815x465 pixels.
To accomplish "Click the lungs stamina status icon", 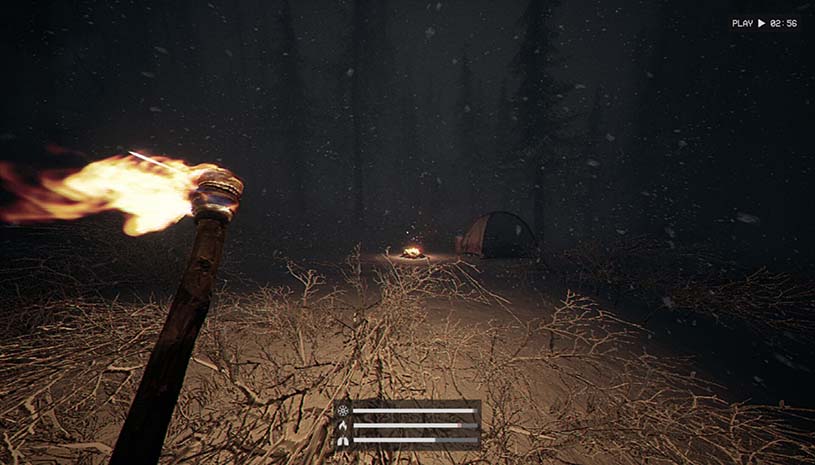I will point(343,439).
